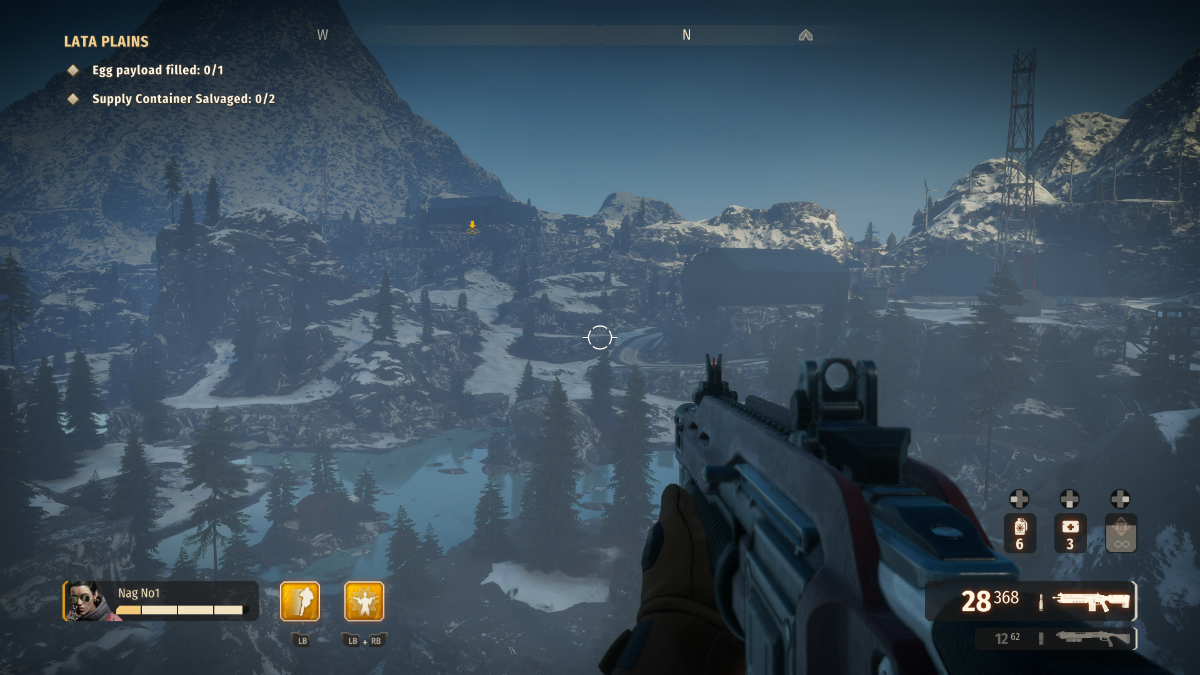Use the medkit item slot
Screen dimensions: 1200x675
point(1069,533)
